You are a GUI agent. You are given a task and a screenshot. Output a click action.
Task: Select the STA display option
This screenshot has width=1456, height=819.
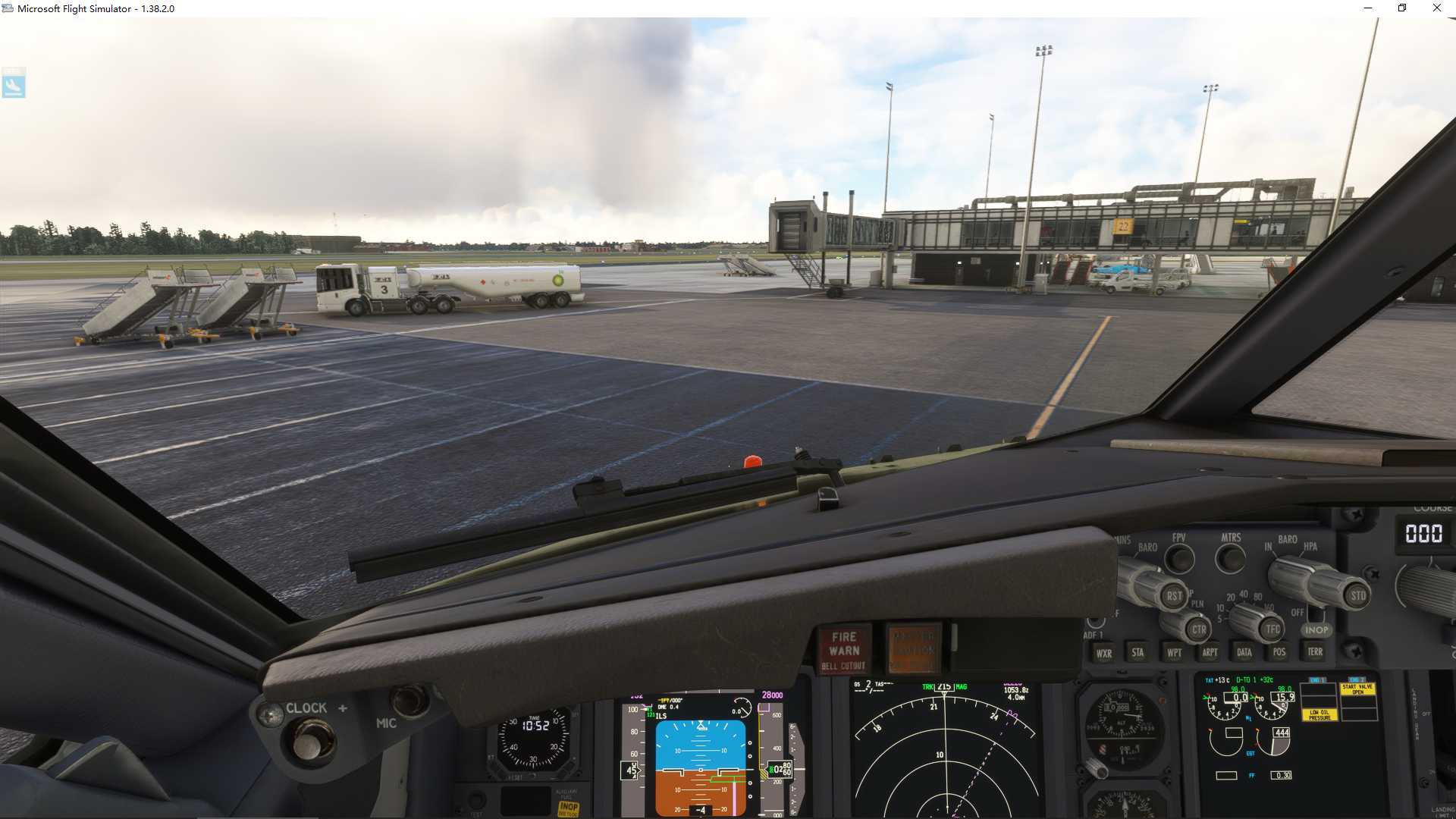(1137, 652)
